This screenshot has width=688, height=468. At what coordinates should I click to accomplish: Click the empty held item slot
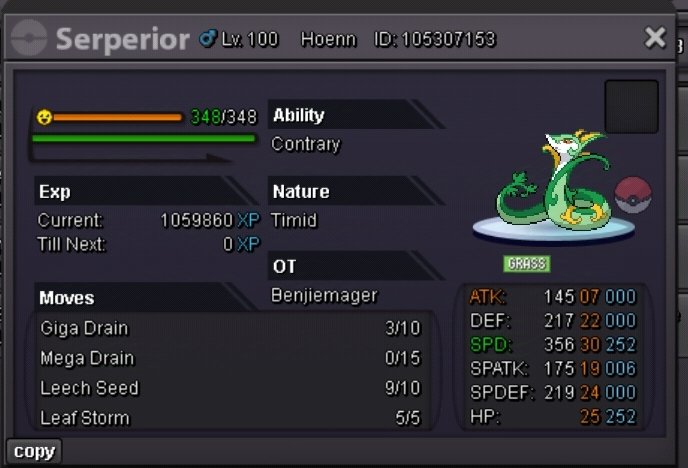tap(631, 107)
